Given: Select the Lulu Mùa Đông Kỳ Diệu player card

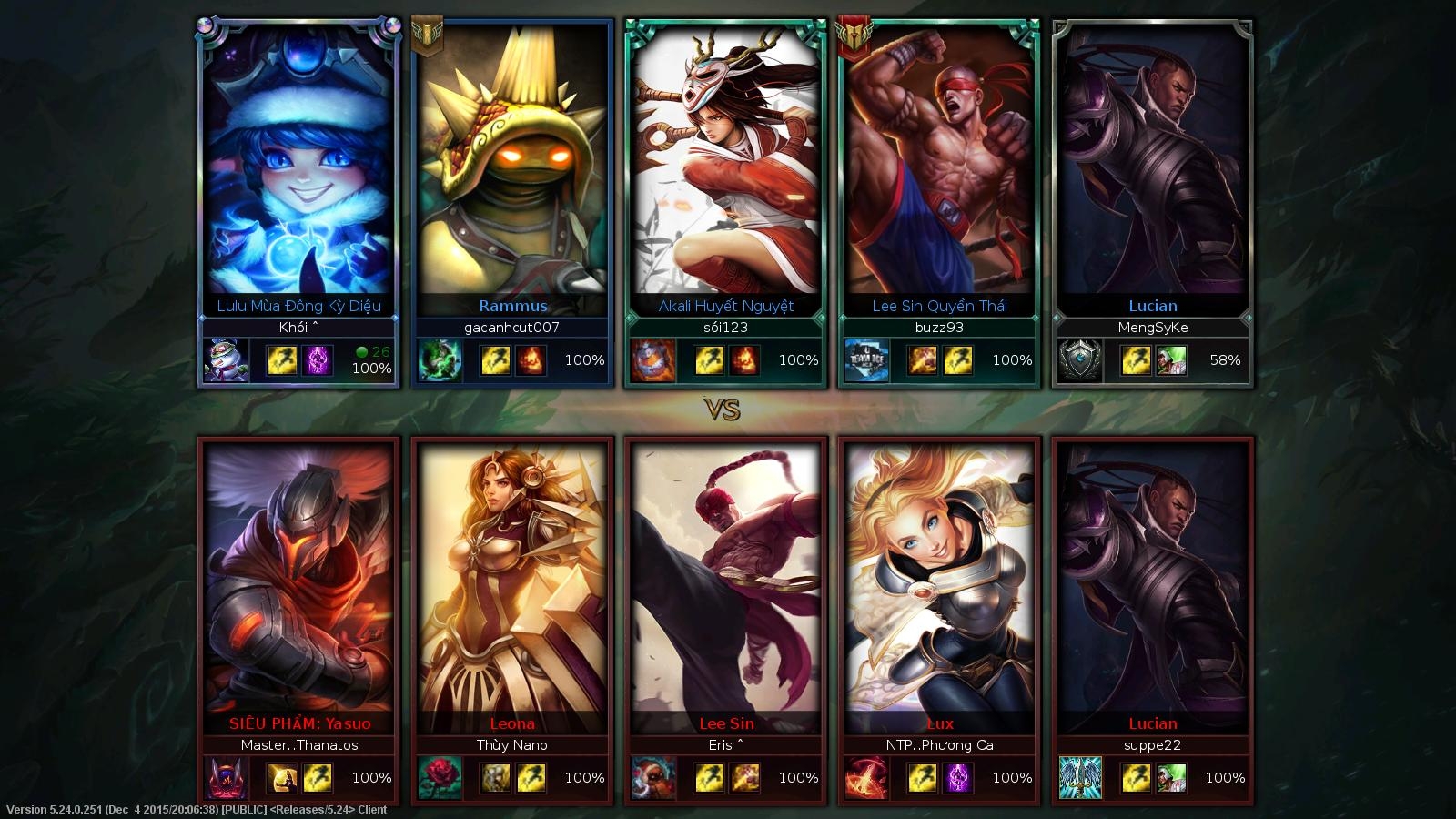Looking at the screenshot, I should 298,164.
